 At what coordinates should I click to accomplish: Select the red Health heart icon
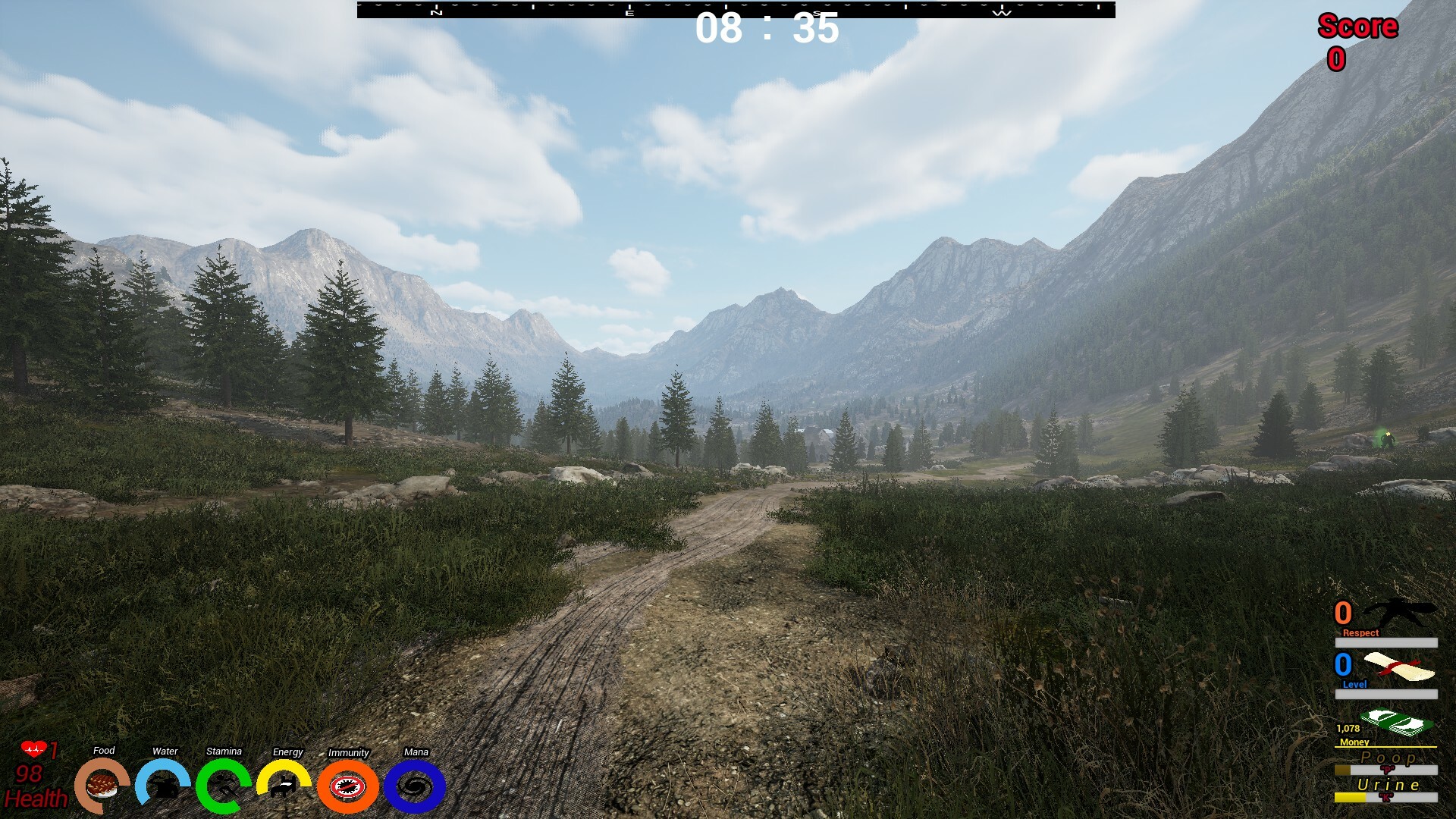point(33,749)
